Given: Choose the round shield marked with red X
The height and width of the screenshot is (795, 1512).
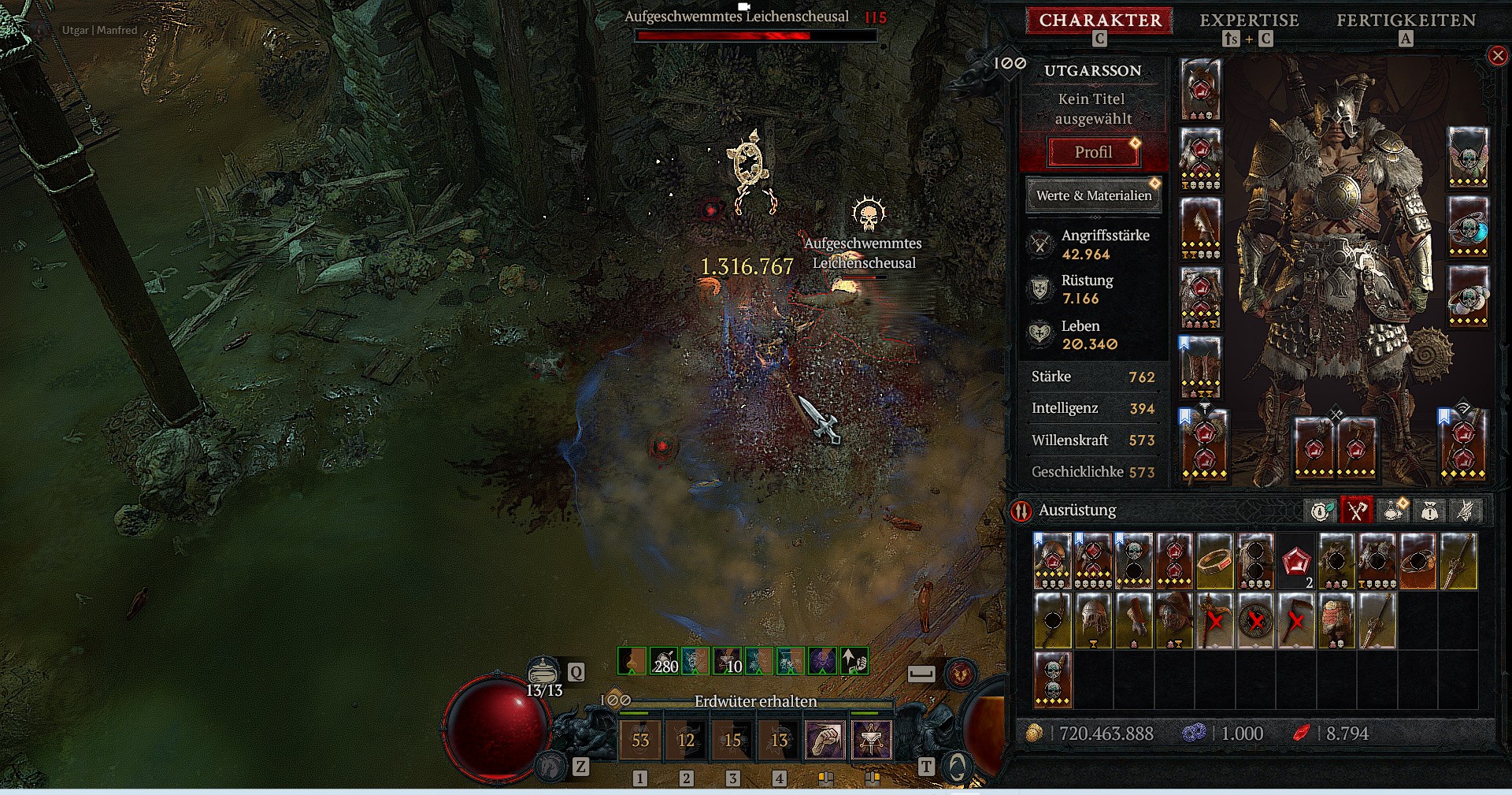Looking at the screenshot, I should (x=1255, y=621).
